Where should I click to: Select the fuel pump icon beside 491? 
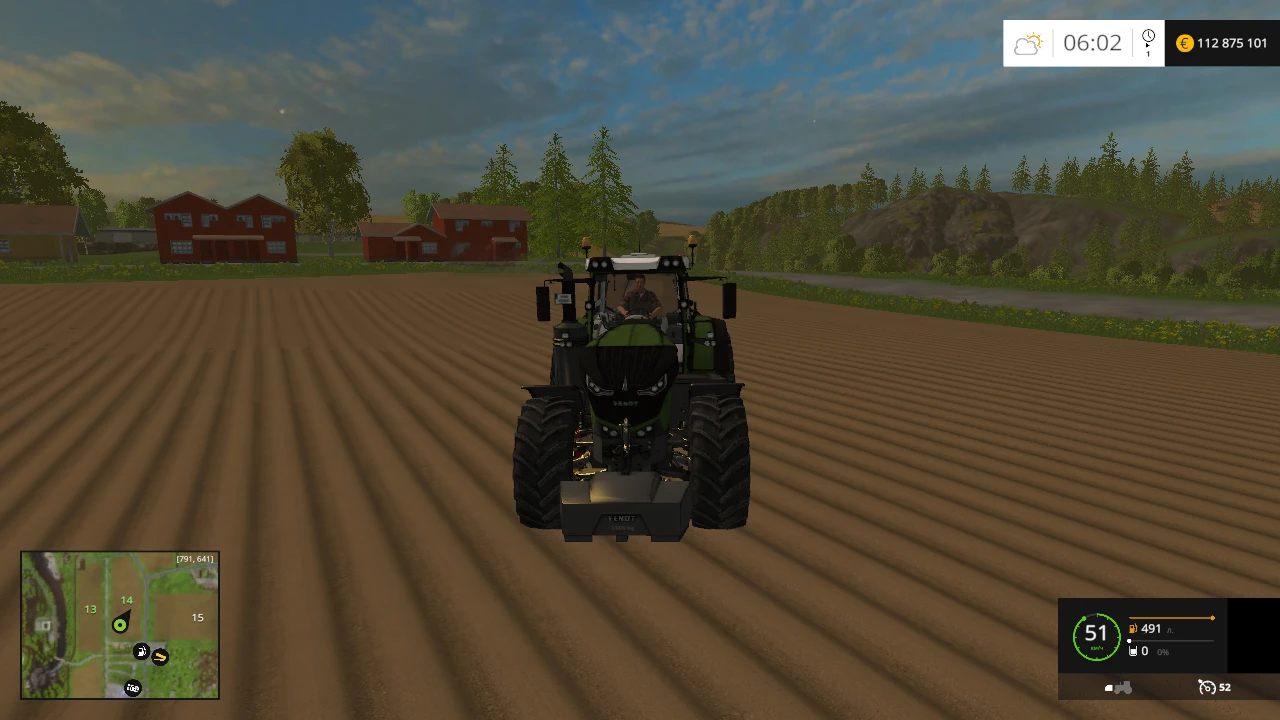point(1134,628)
